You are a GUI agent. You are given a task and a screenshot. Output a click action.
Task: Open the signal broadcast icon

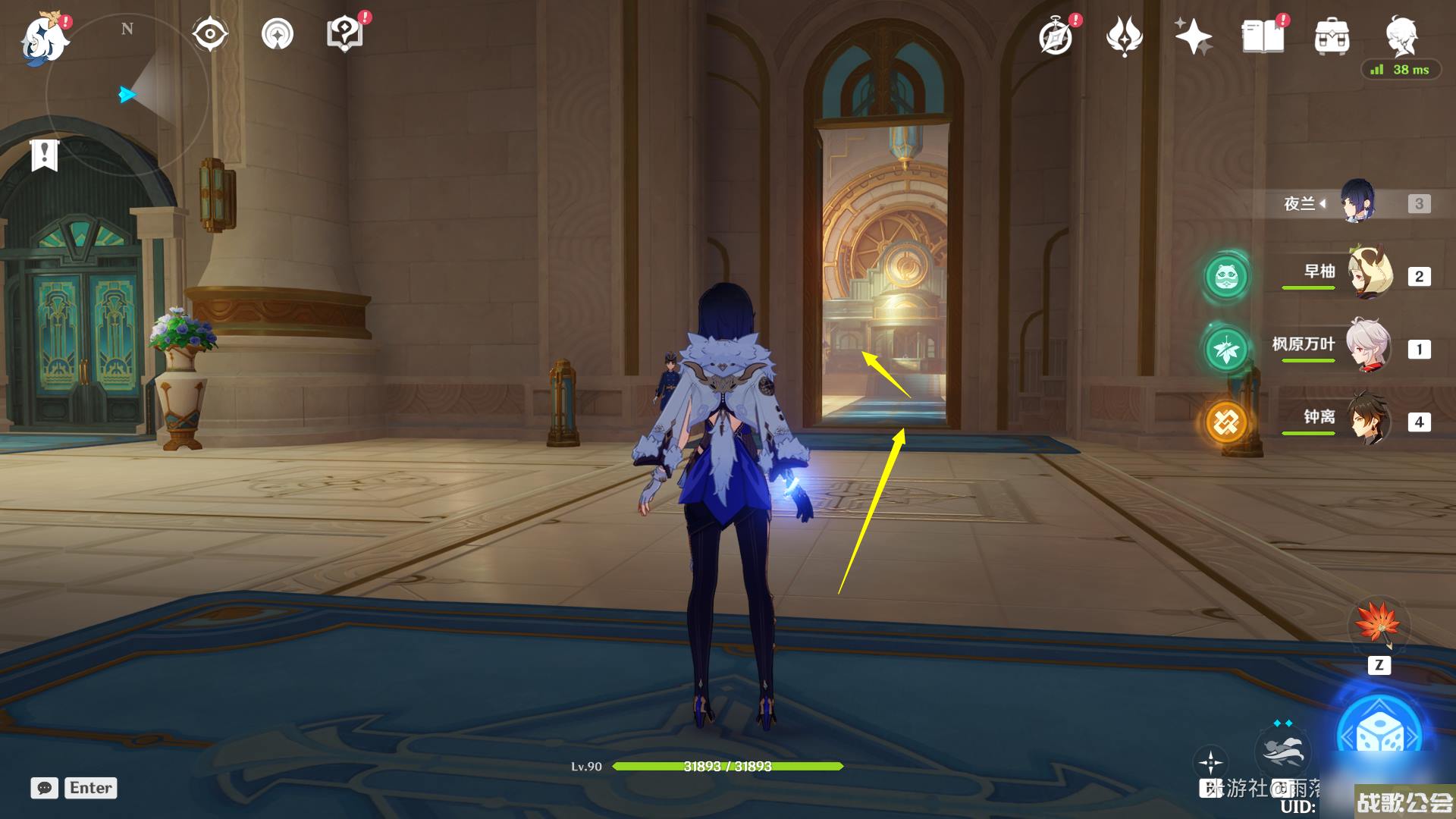coord(278,35)
